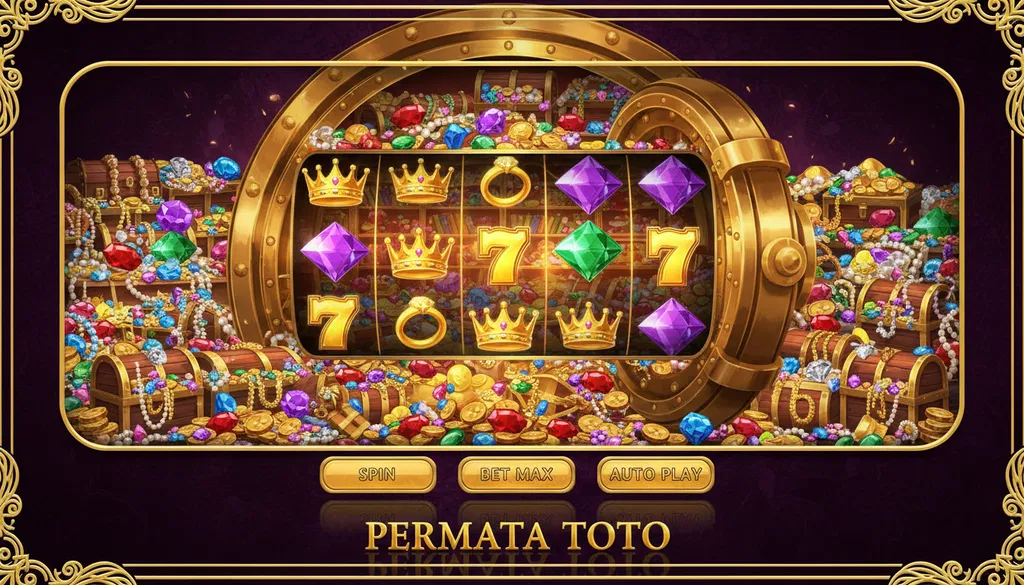Image resolution: width=1024 pixels, height=585 pixels.
Task: Turn on AUTO PLAY
Action: (x=655, y=474)
